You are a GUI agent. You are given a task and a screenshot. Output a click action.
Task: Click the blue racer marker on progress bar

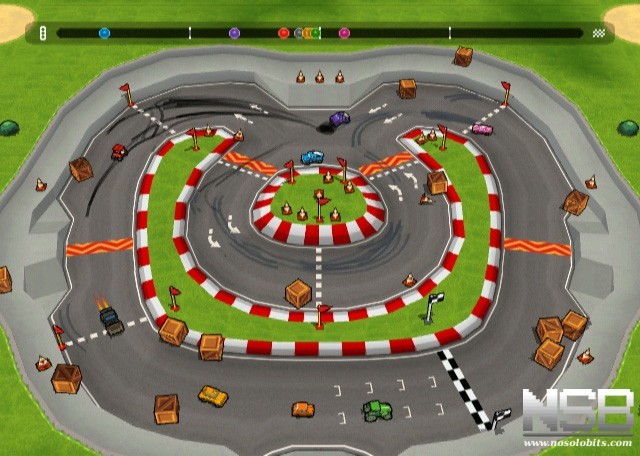(x=104, y=33)
